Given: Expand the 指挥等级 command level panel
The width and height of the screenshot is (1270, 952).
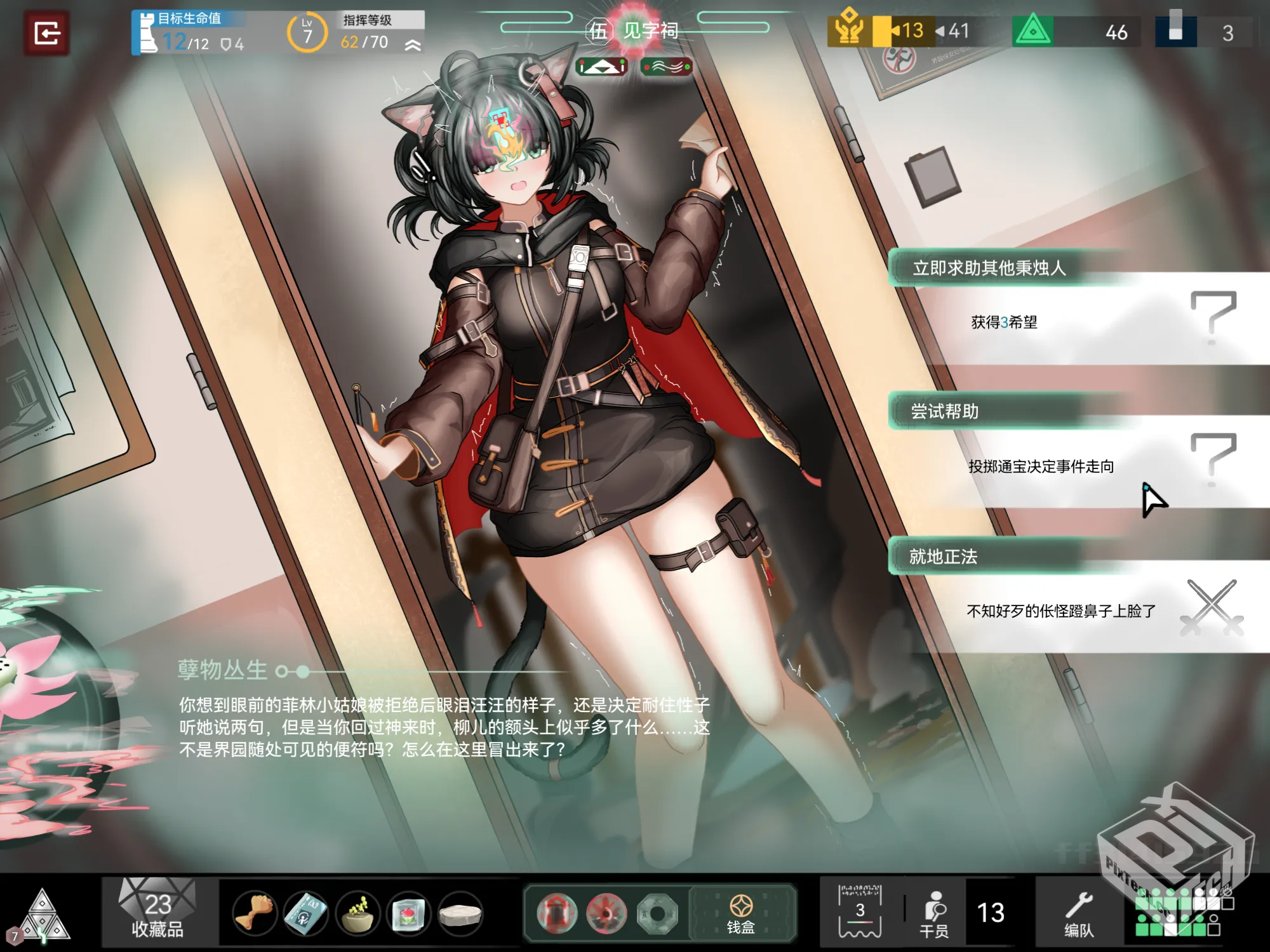Looking at the screenshot, I should (x=413, y=44).
